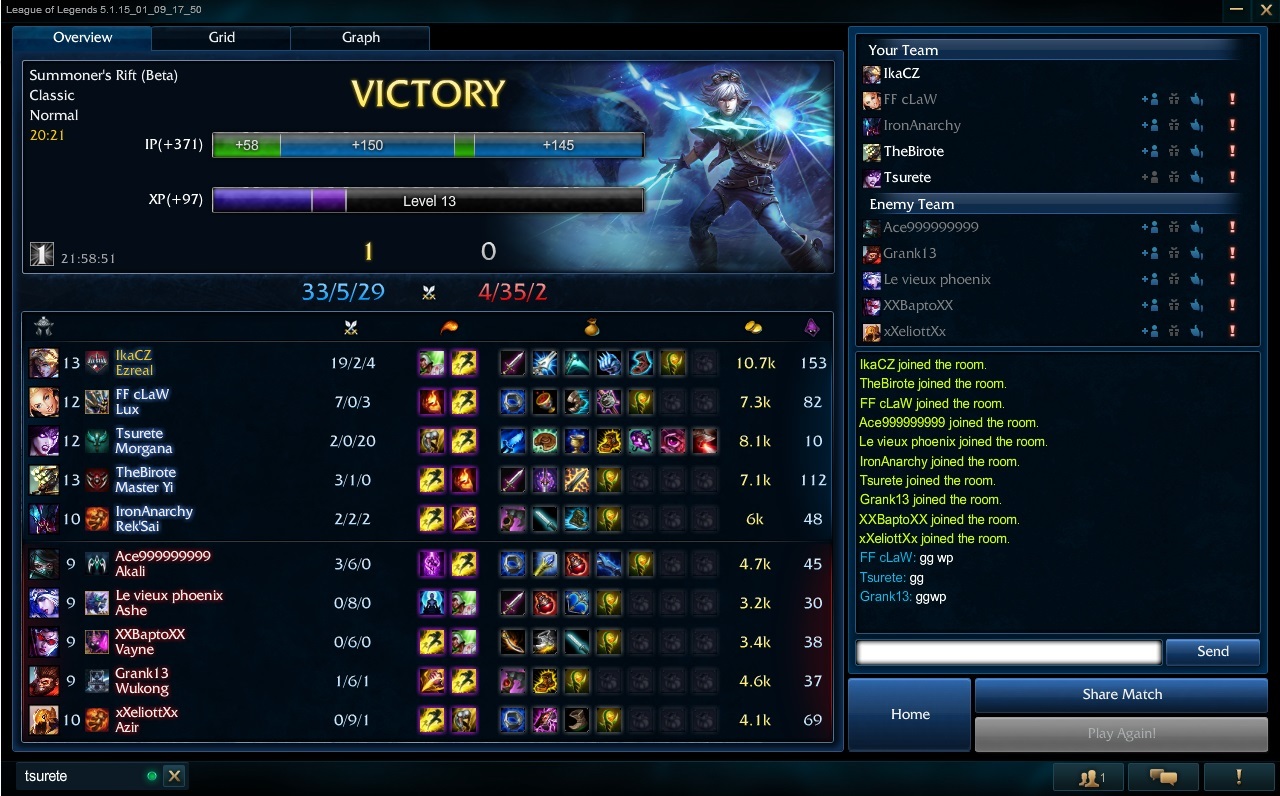This screenshot has height=796, width=1280.
Task: Report enemy Grank13 with the red exclamation
Action: point(1232,253)
